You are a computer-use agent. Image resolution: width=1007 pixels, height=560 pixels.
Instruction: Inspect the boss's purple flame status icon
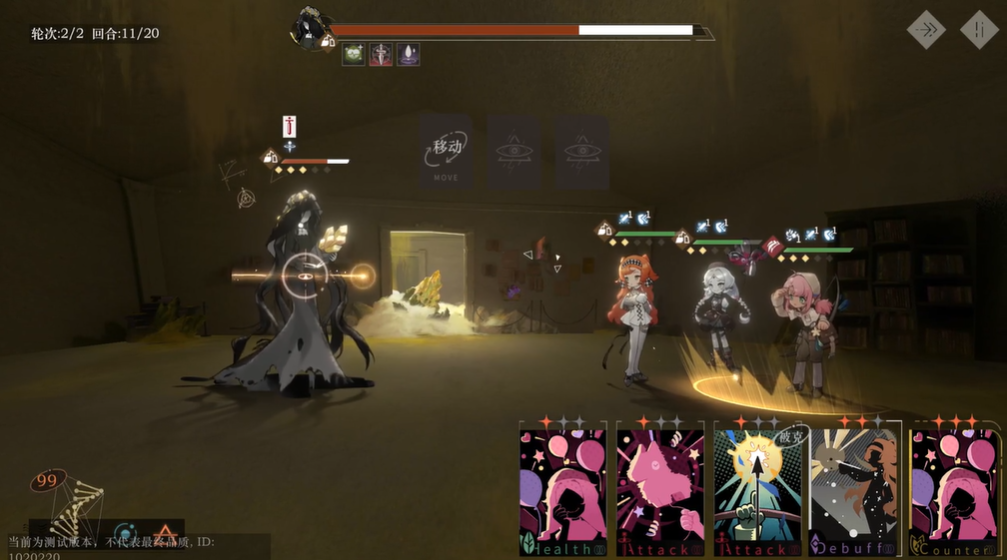(x=408, y=54)
